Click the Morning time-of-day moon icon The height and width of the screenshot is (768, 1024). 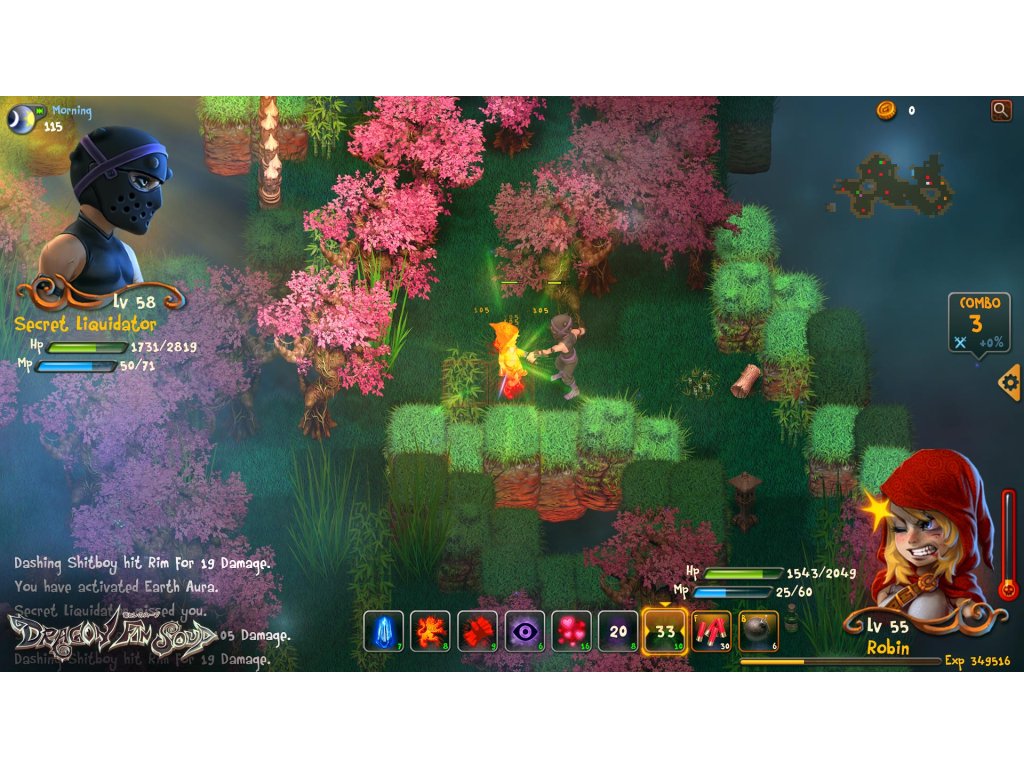point(21,118)
